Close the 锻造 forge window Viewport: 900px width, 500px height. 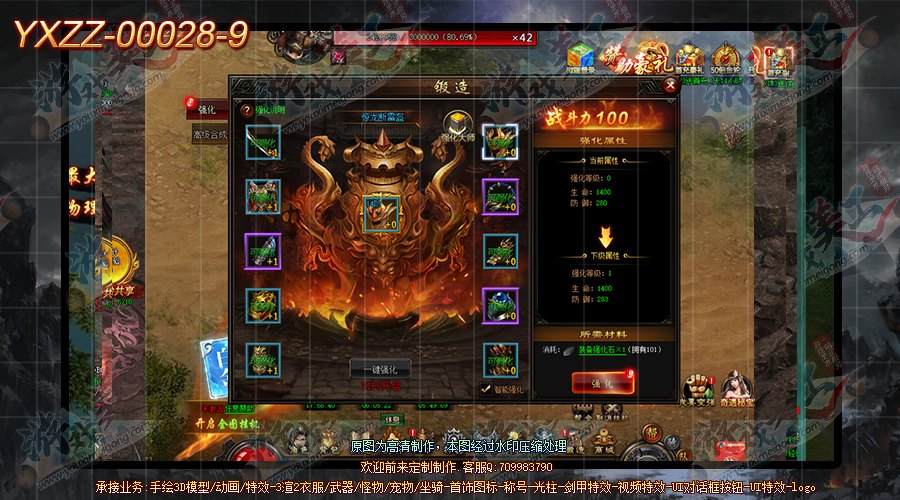click(x=670, y=85)
